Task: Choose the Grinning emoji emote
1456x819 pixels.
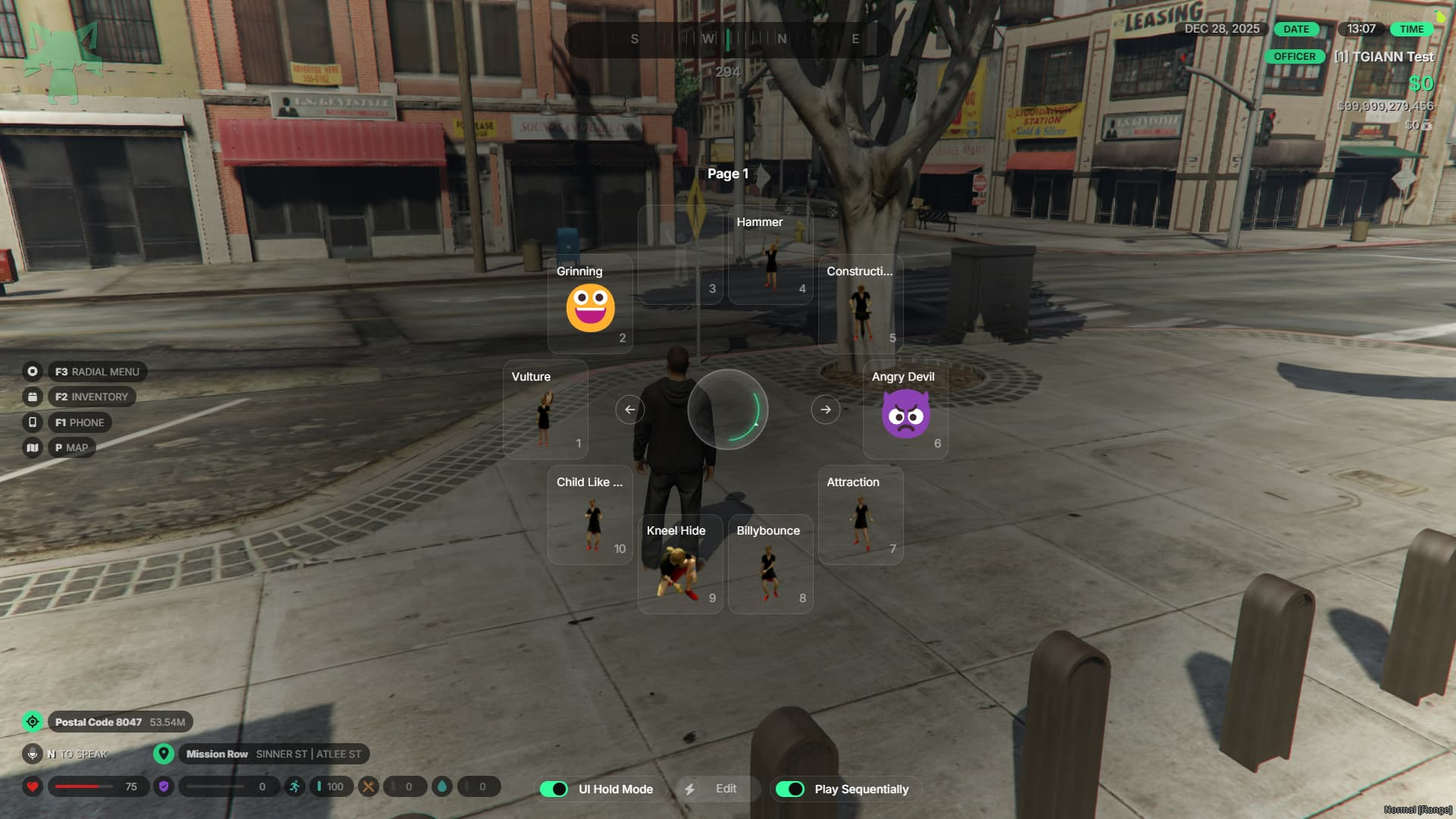Action: coord(590,304)
